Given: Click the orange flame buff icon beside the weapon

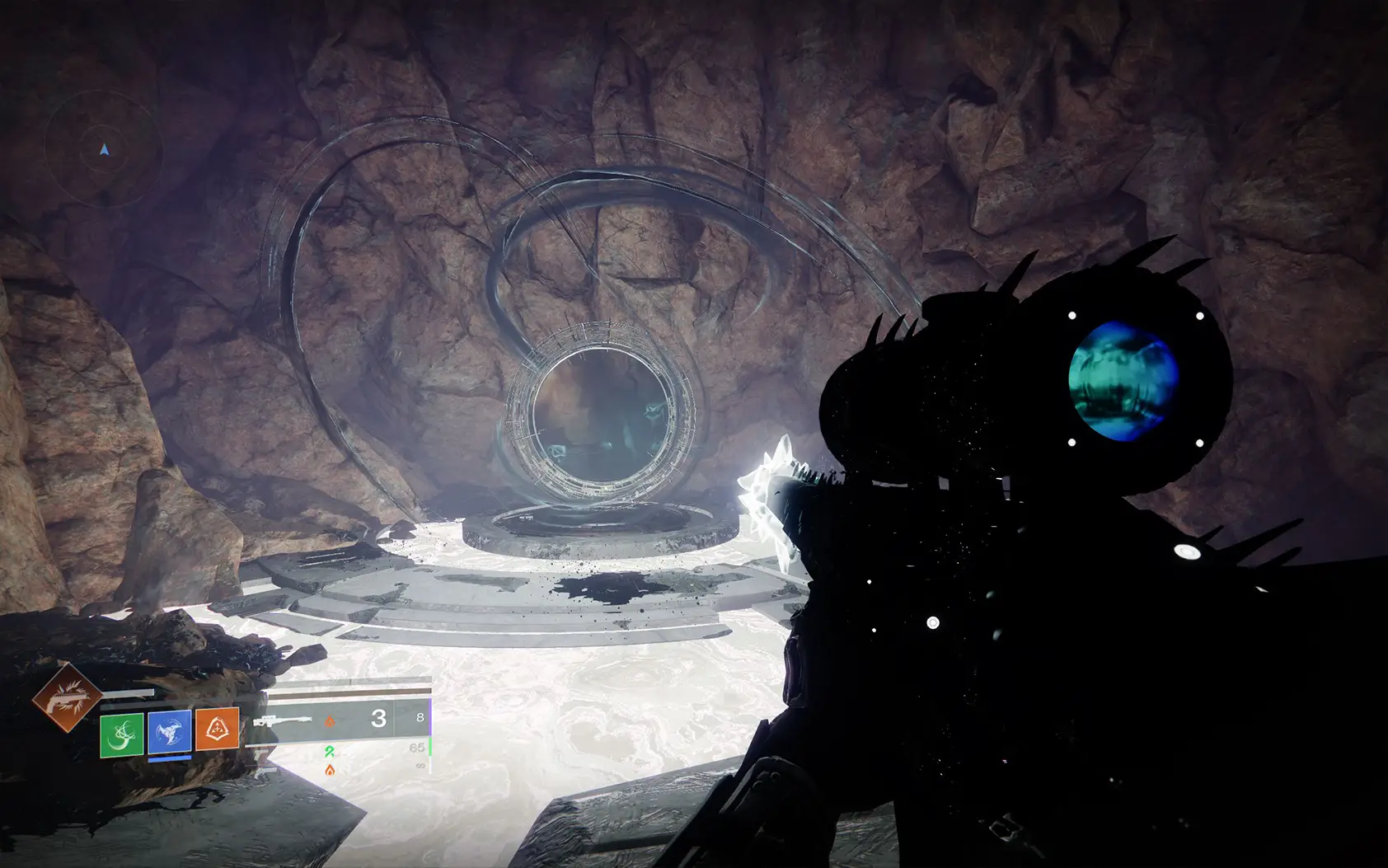Looking at the screenshot, I should point(331,721).
